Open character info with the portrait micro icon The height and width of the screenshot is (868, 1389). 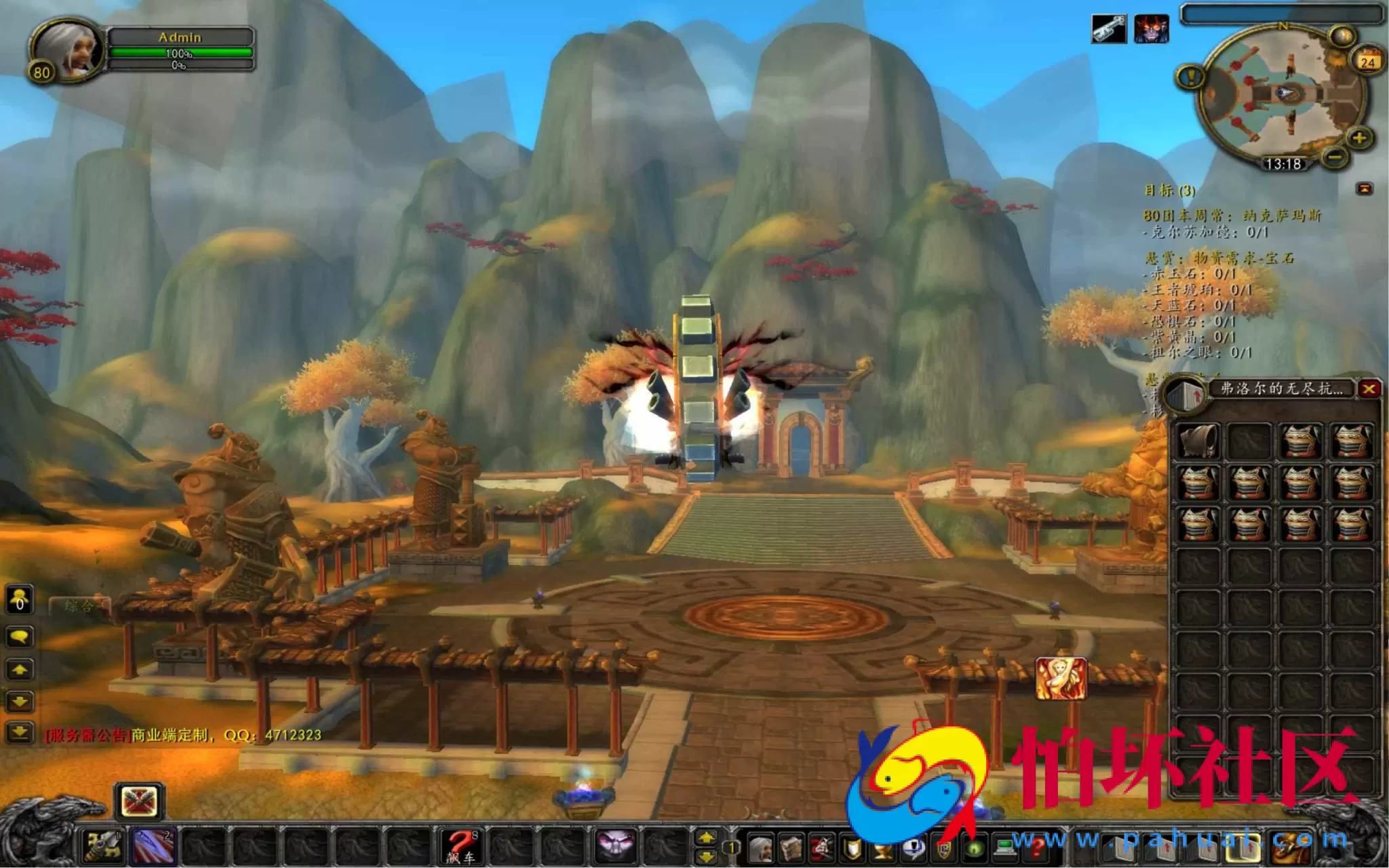(x=761, y=848)
